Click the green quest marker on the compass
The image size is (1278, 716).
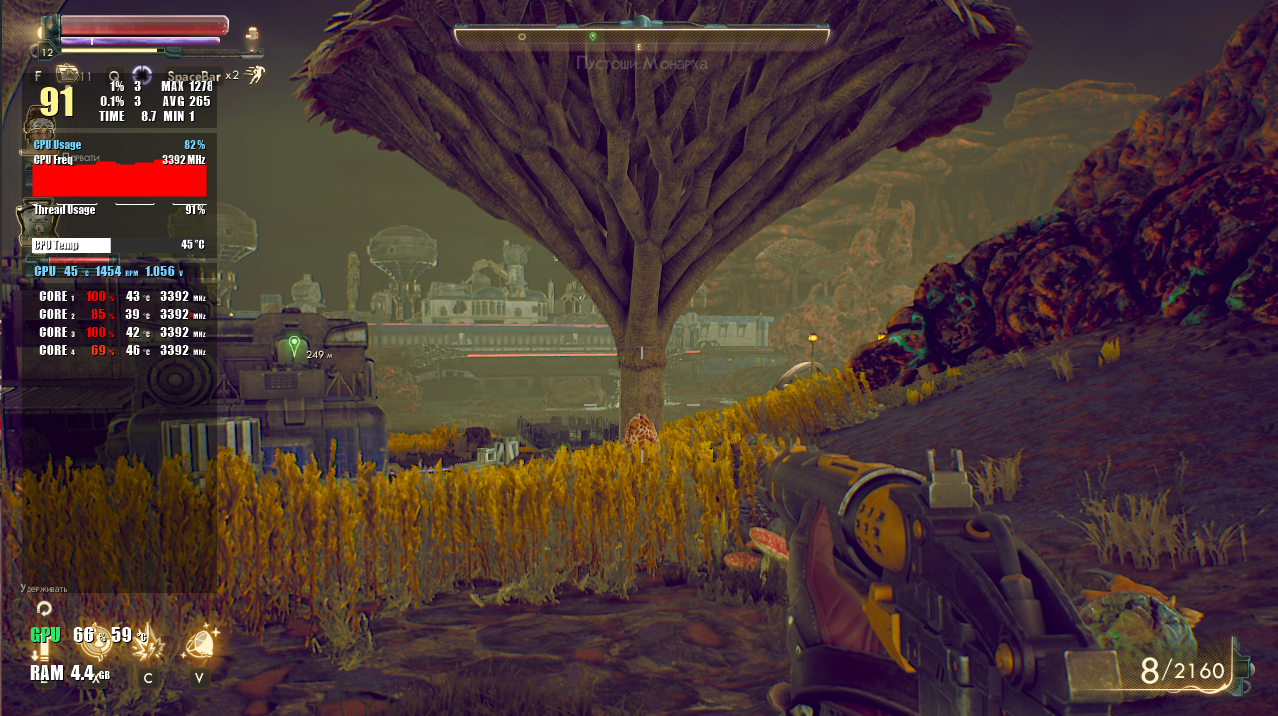[593, 36]
